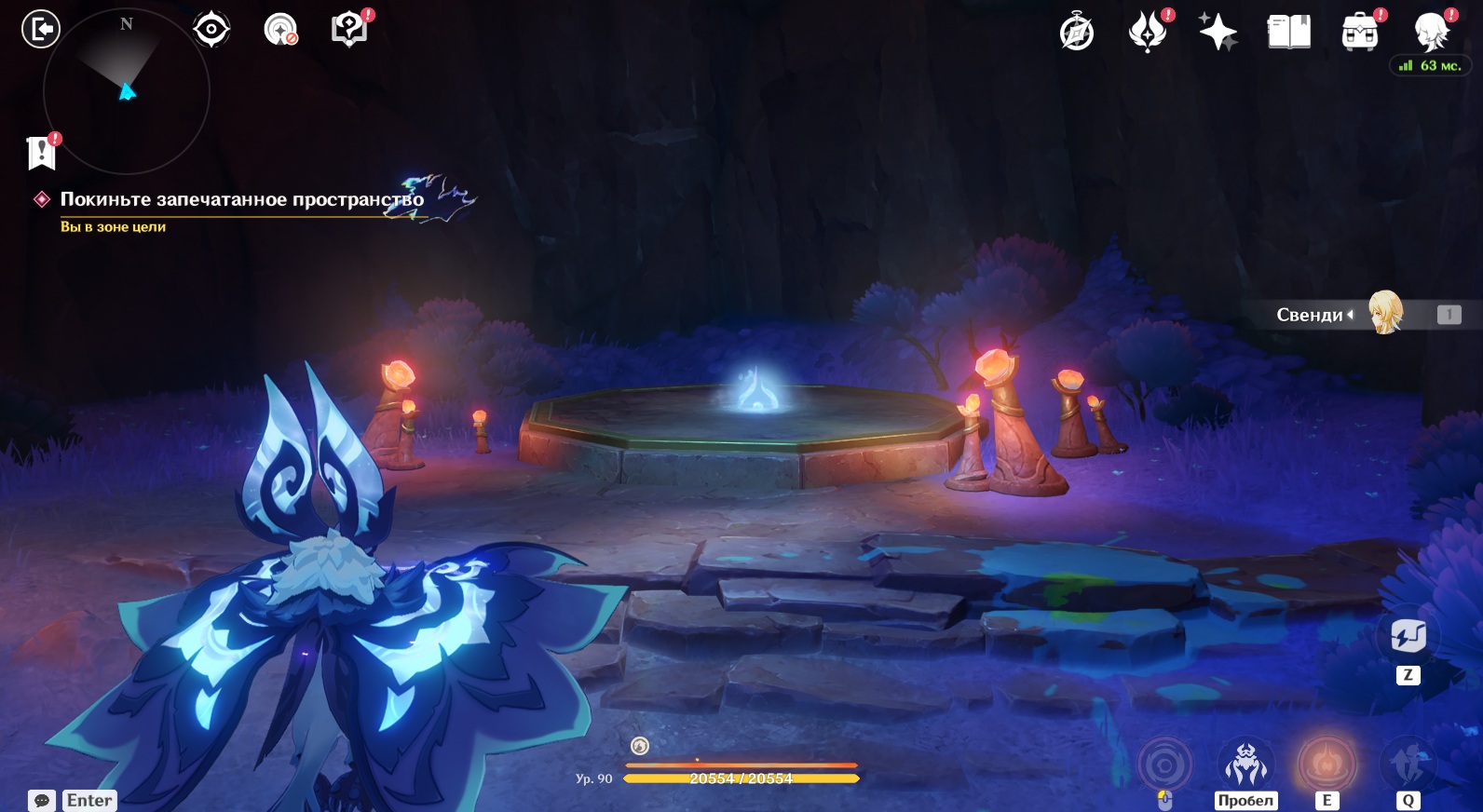Viewport: 1483px width, 812px height.
Task: Open the events flame icon
Action: 1148,32
